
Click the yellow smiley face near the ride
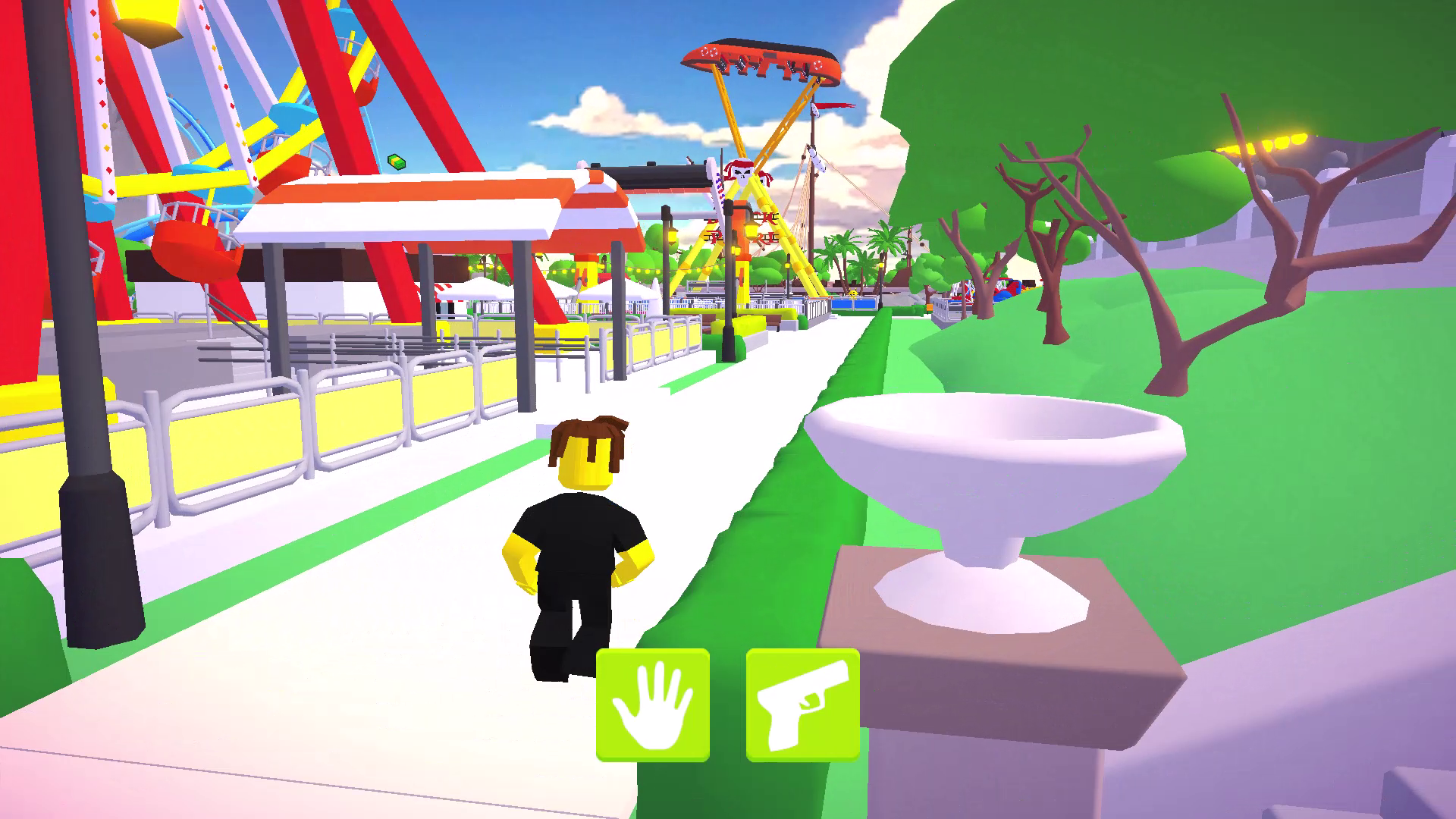click(x=852, y=291)
